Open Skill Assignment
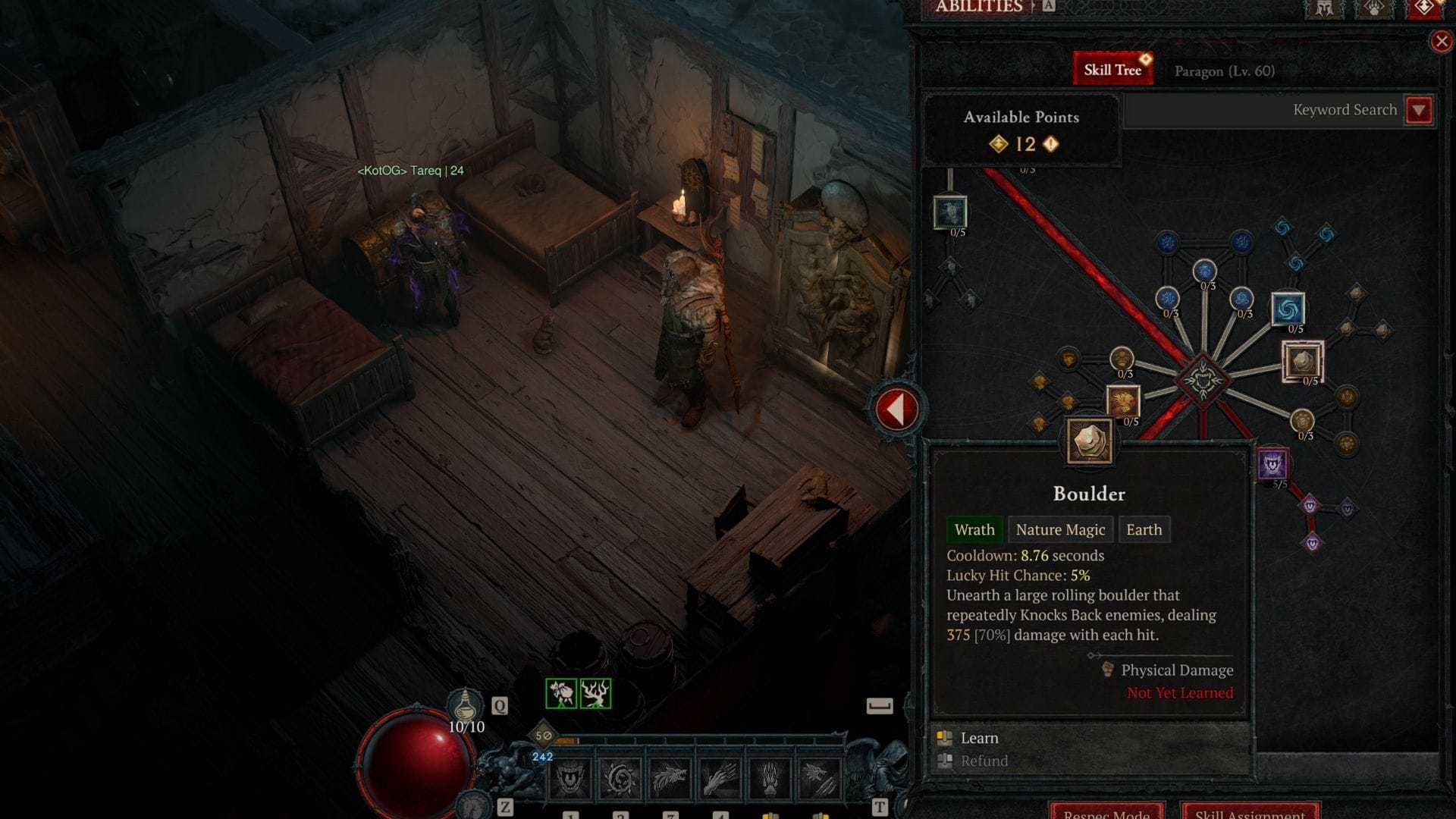 pyautogui.click(x=1250, y=811)
